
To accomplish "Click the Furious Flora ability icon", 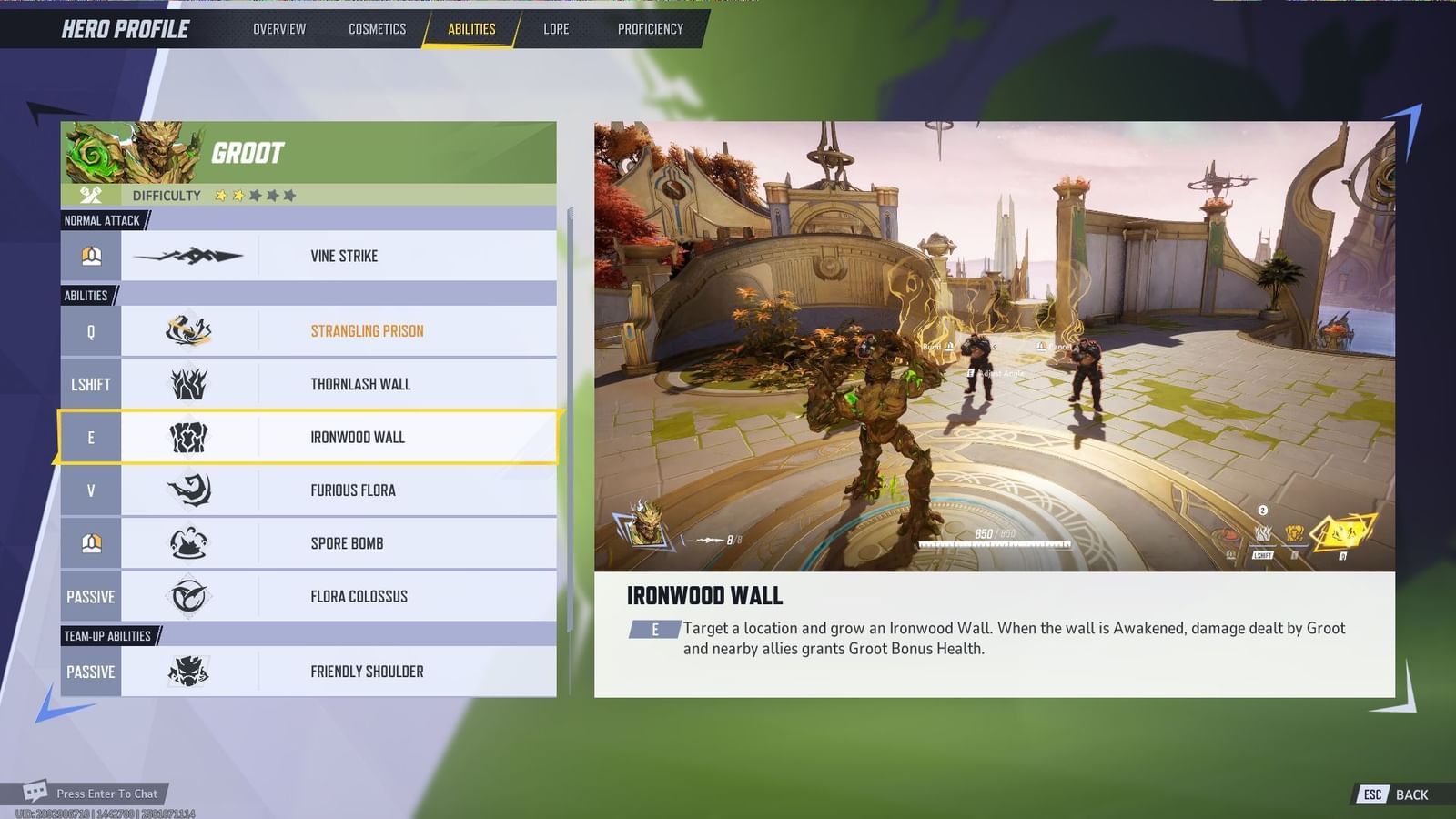I will click(x=191, y=490).
